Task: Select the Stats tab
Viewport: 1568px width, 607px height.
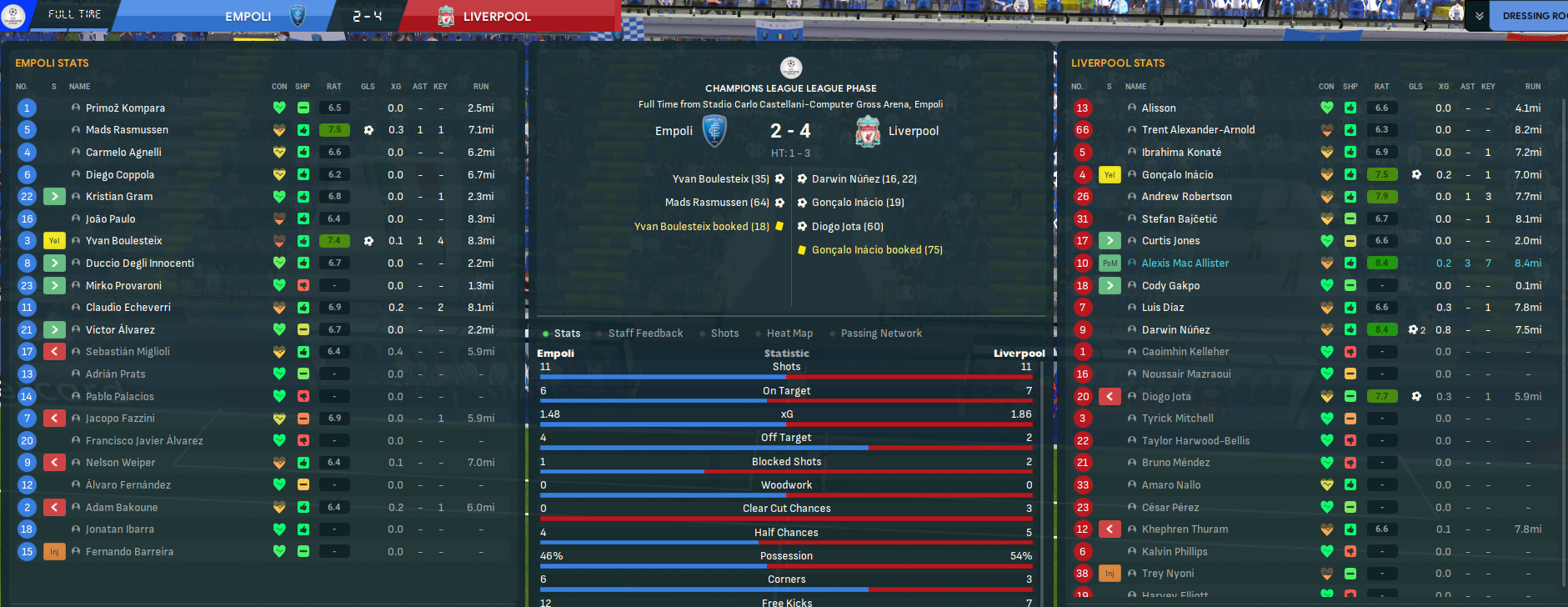Action: 567,334
